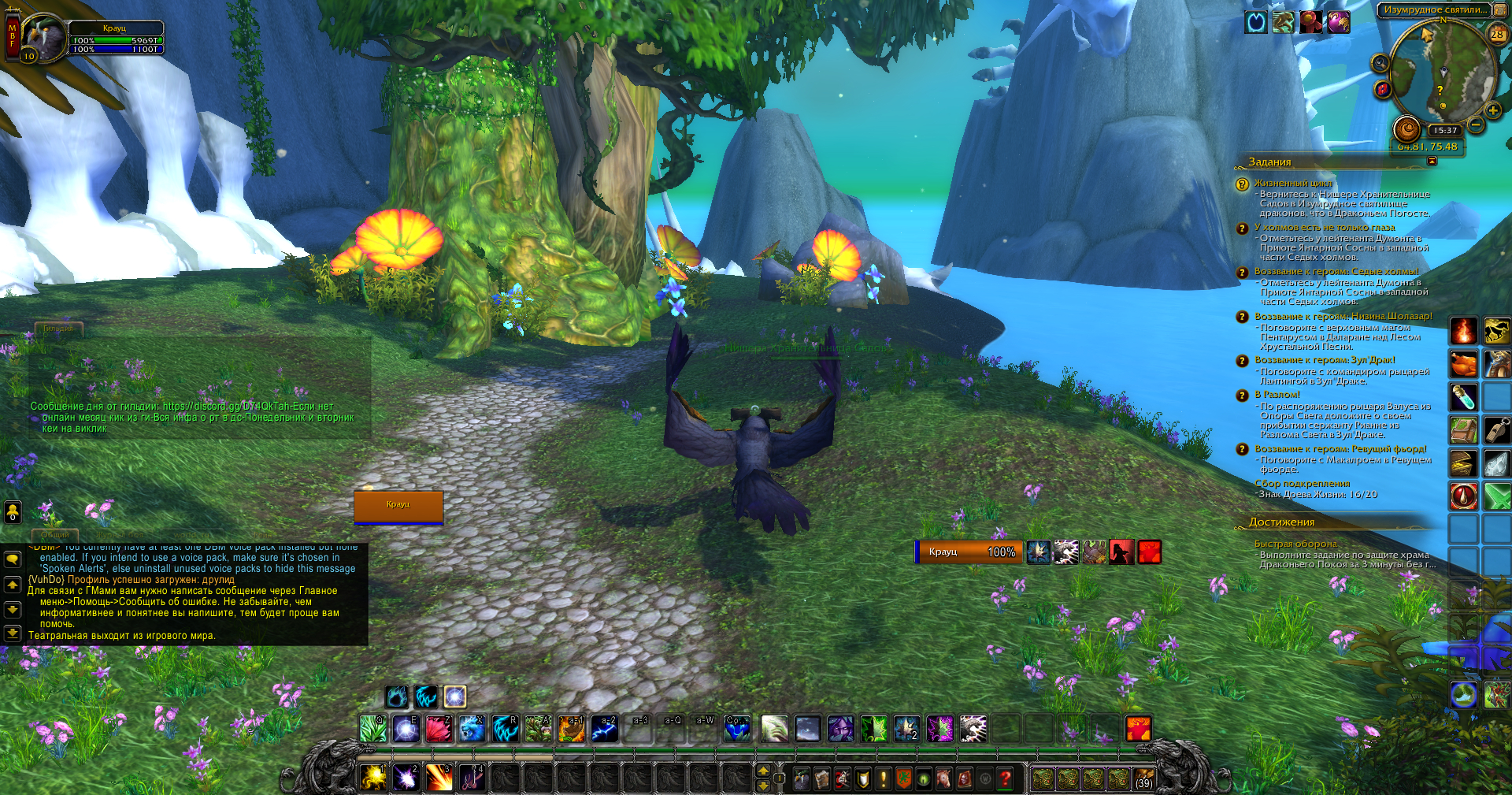The height and width of the screenshot is (795, 1512).
Task: Select the Жизненный цикл quest entry
Action: click(x=1293, y=183)
